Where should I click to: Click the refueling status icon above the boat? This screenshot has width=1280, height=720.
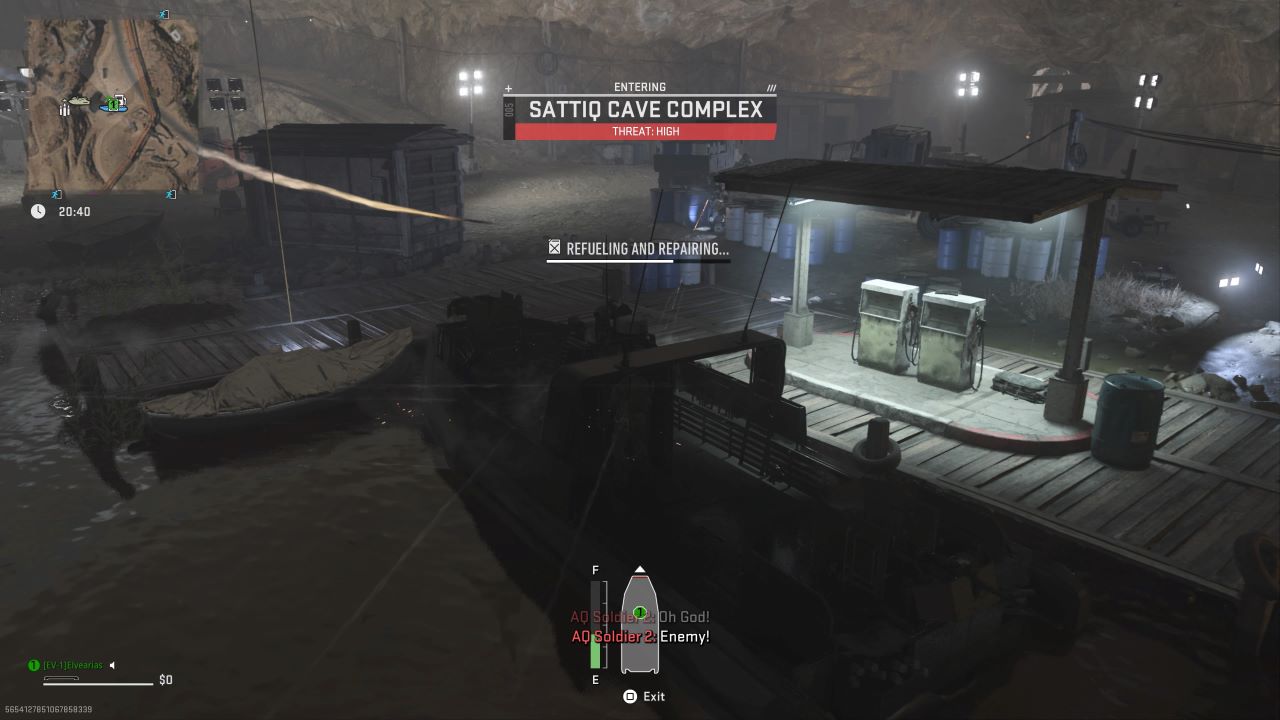[x=554, y=247]
